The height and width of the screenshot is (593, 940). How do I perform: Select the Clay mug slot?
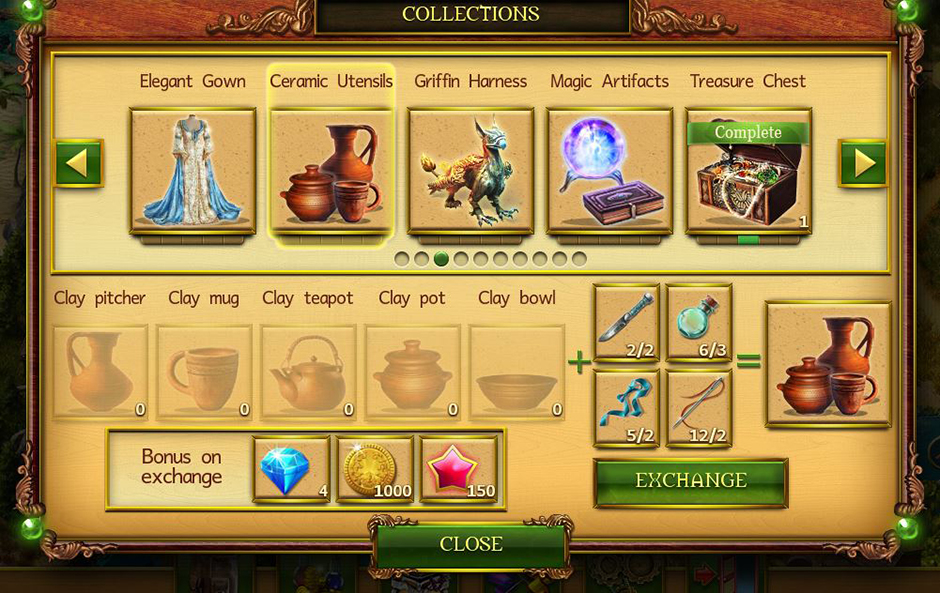[x=204, y=371]
